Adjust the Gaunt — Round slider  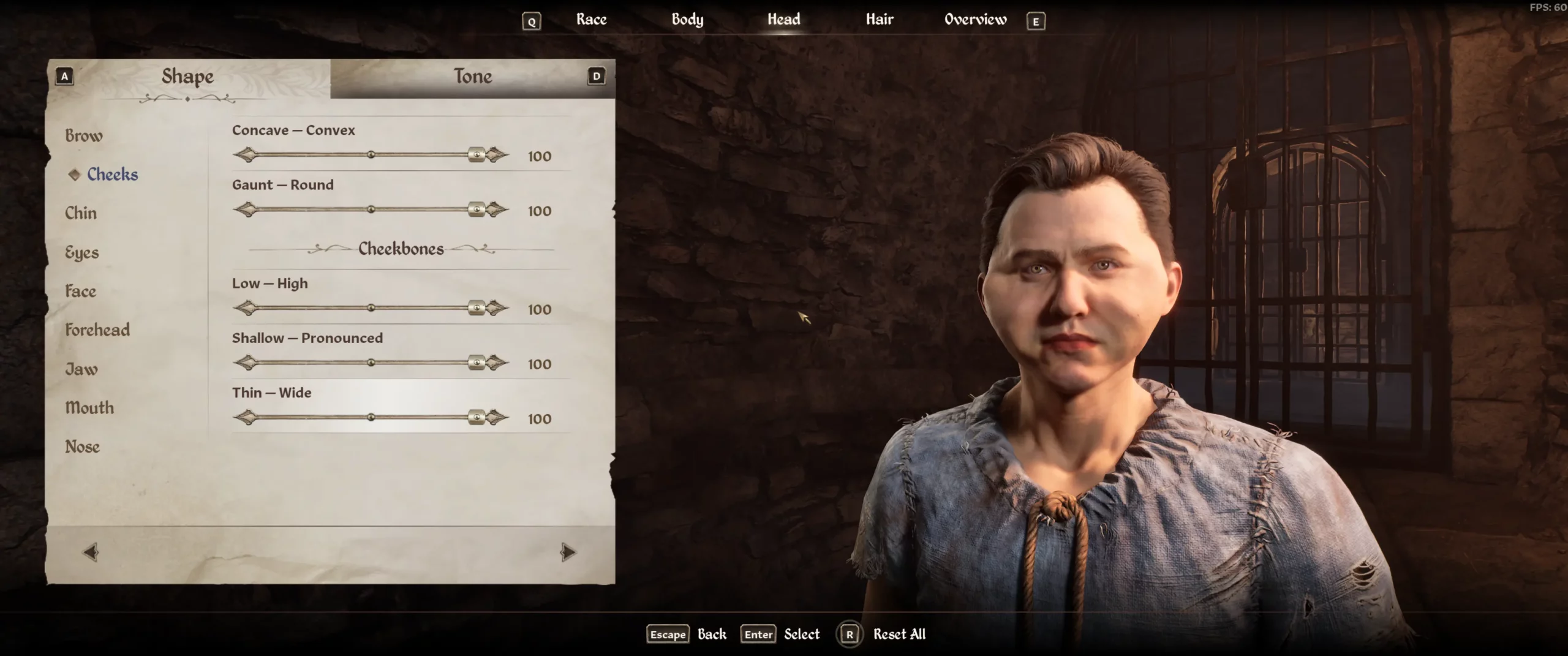pos(371,210)
